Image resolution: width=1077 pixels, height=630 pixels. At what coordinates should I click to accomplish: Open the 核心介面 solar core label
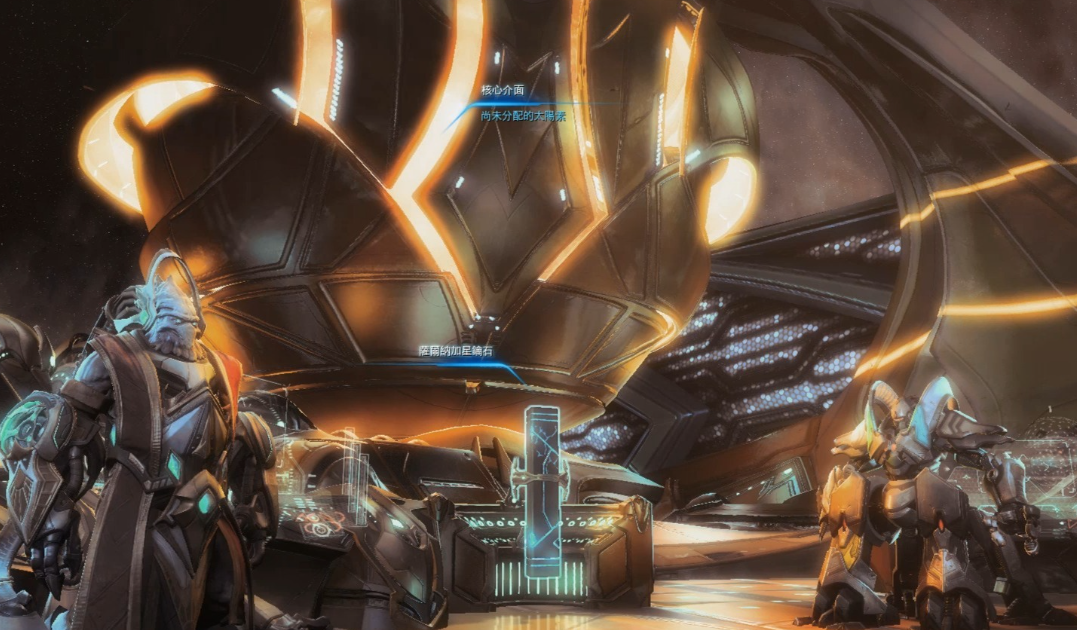point(503,90)
